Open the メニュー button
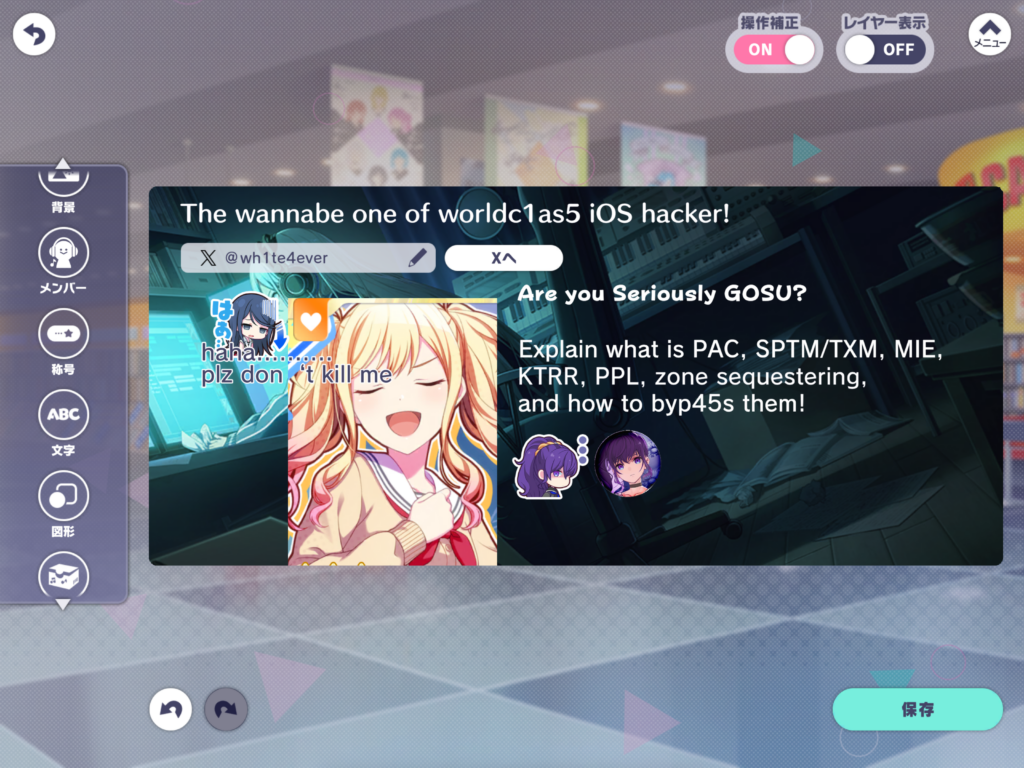The image size is (1024, 768). [989, 35]
